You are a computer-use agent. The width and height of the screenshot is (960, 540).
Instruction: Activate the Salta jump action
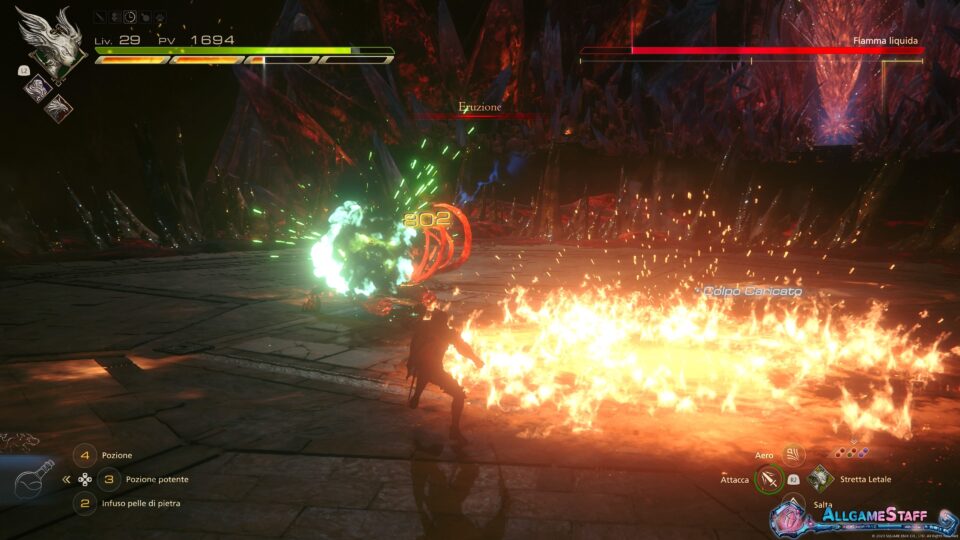(794, 504)
